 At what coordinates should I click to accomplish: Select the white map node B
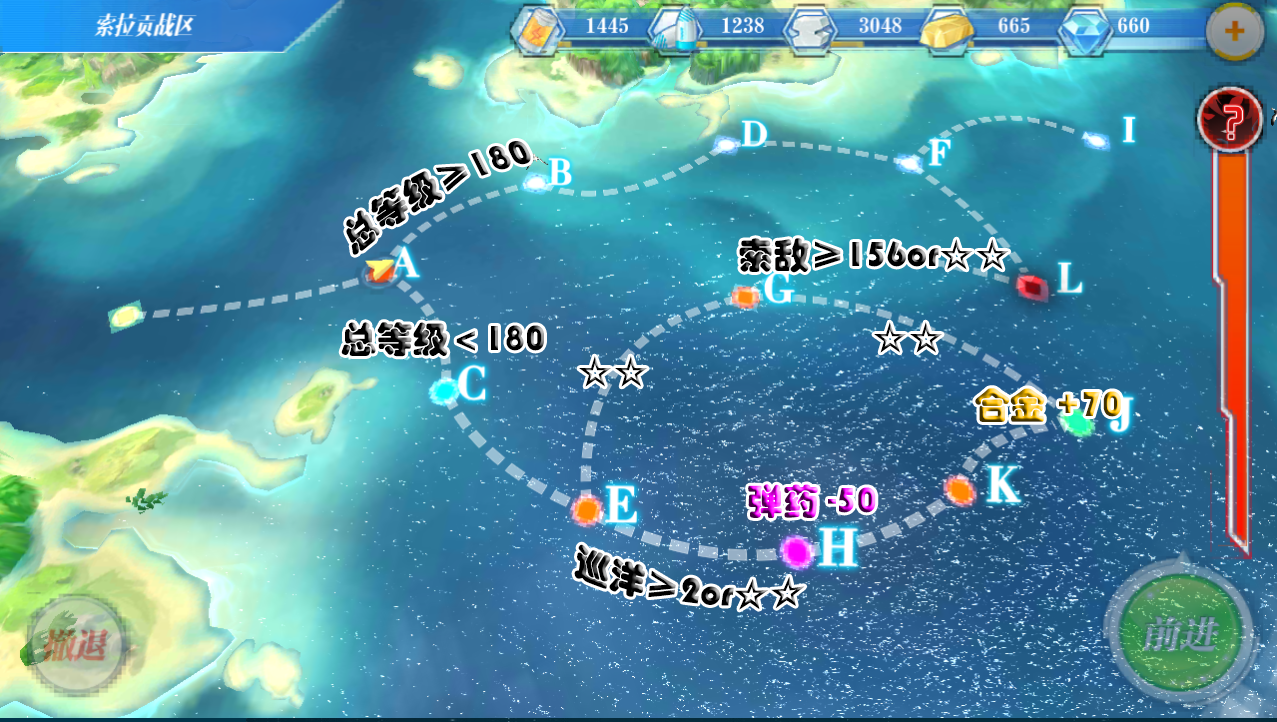537,182
